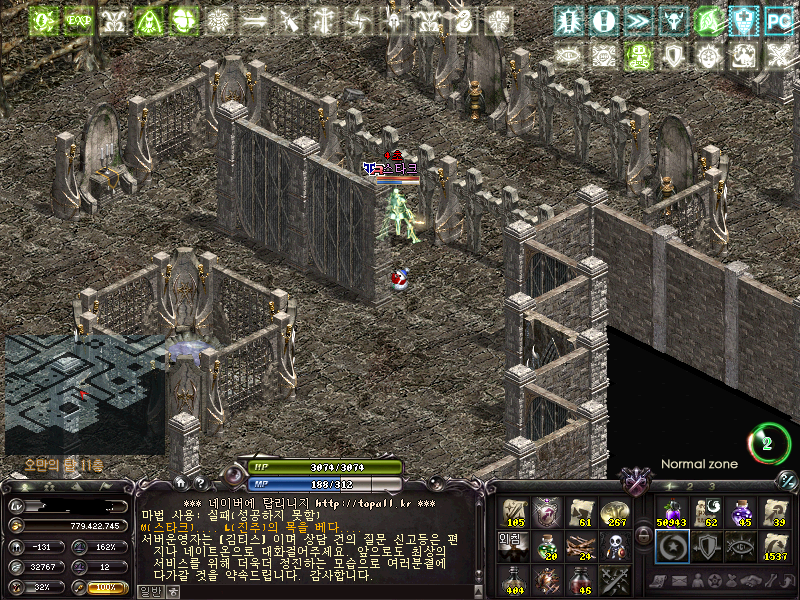The image size is (800, 600).
Task: Click the EXP buff icon
Action: coord(78,20)
